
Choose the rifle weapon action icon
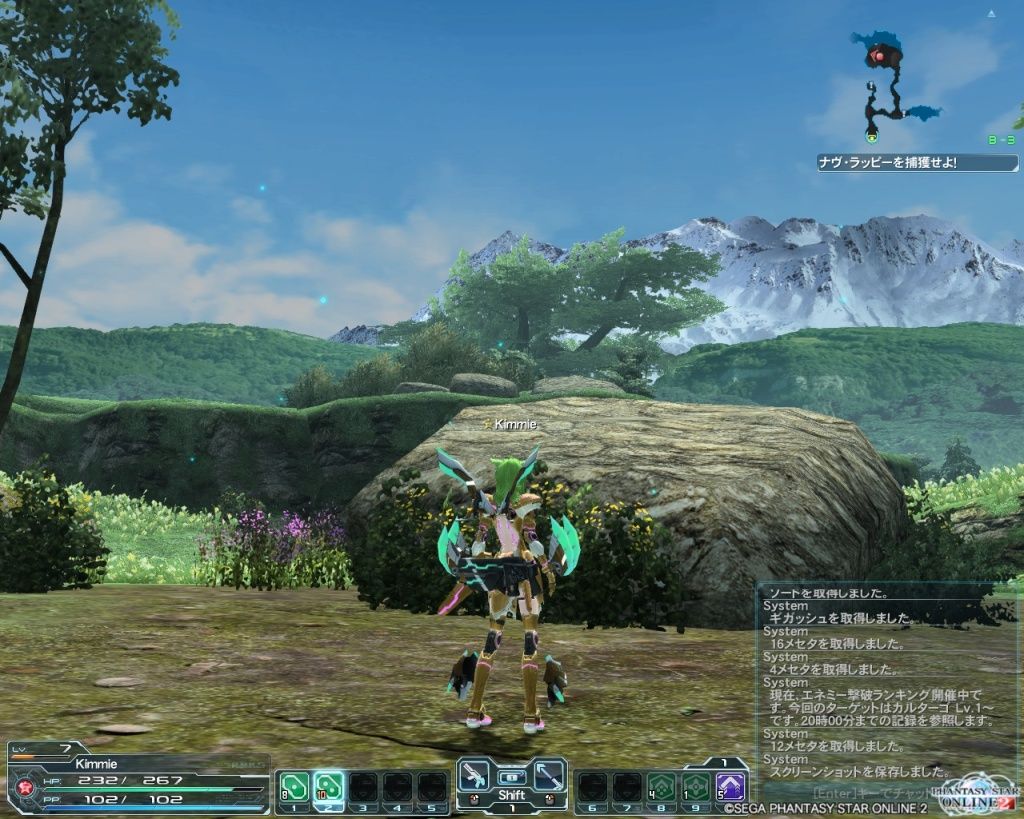click(x=476, y=775)
